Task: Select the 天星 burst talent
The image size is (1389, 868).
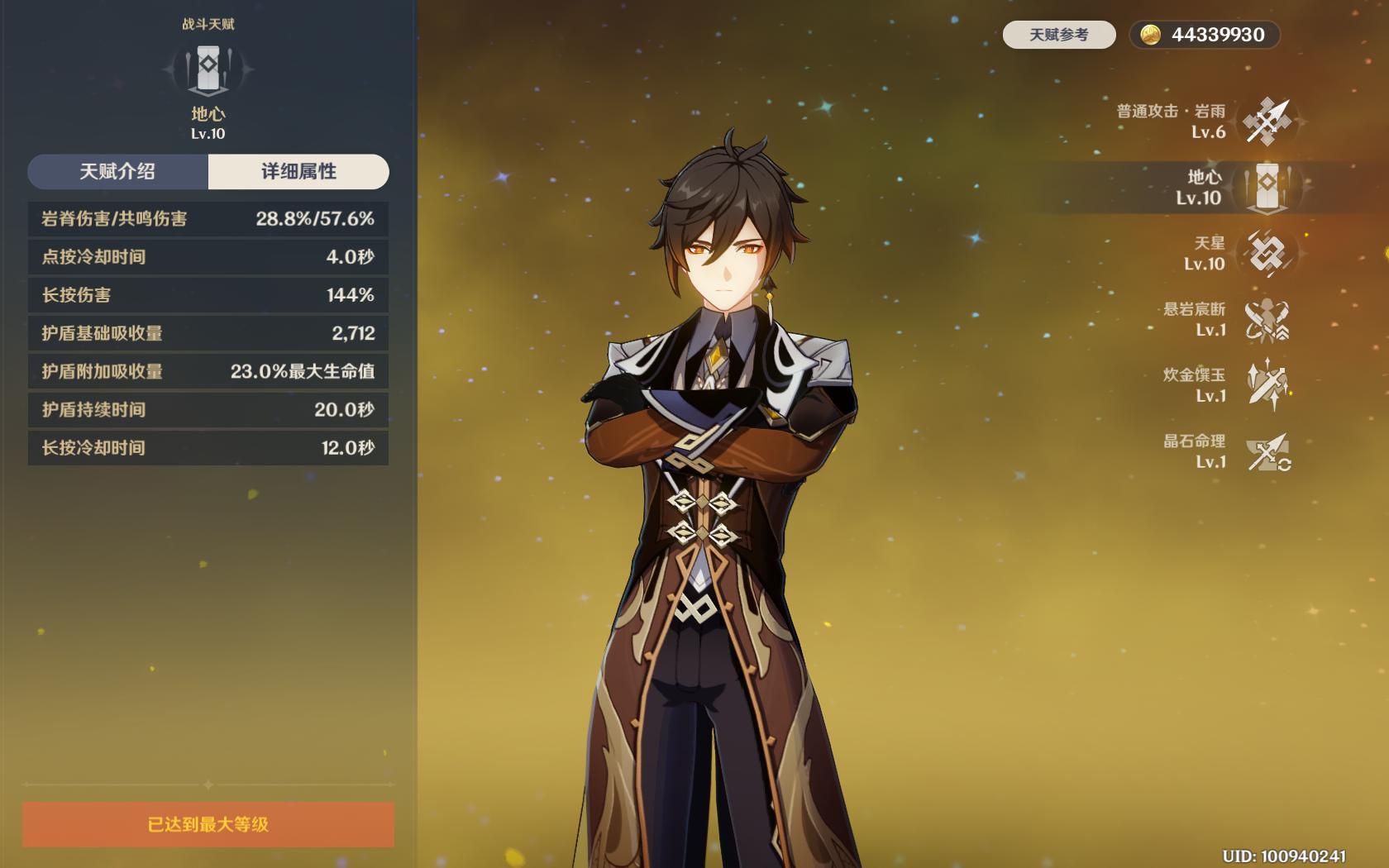Action: [x=1266, y=253]
